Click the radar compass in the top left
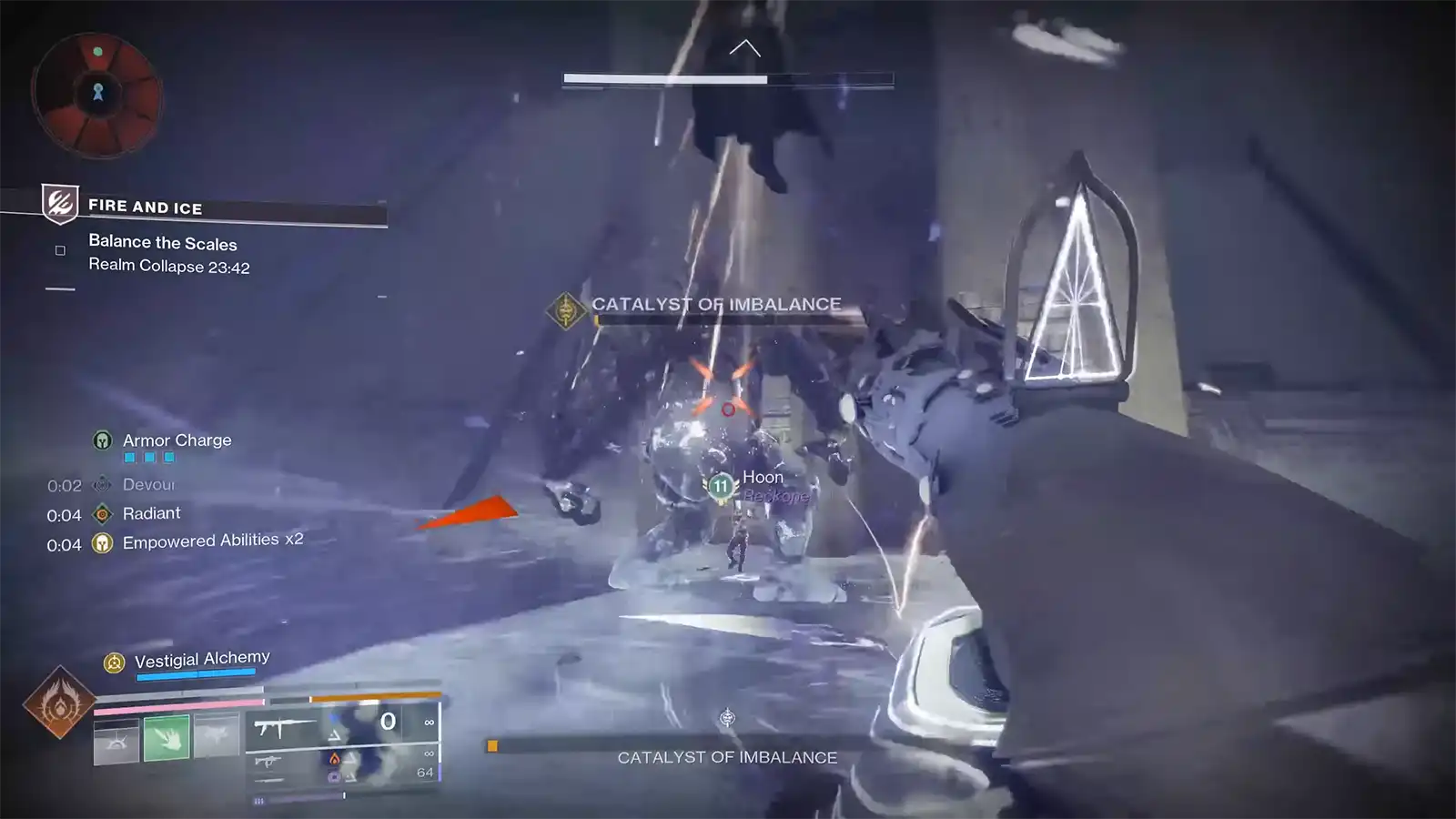The height and width of the screenshot is (819, 1456). 98,91
